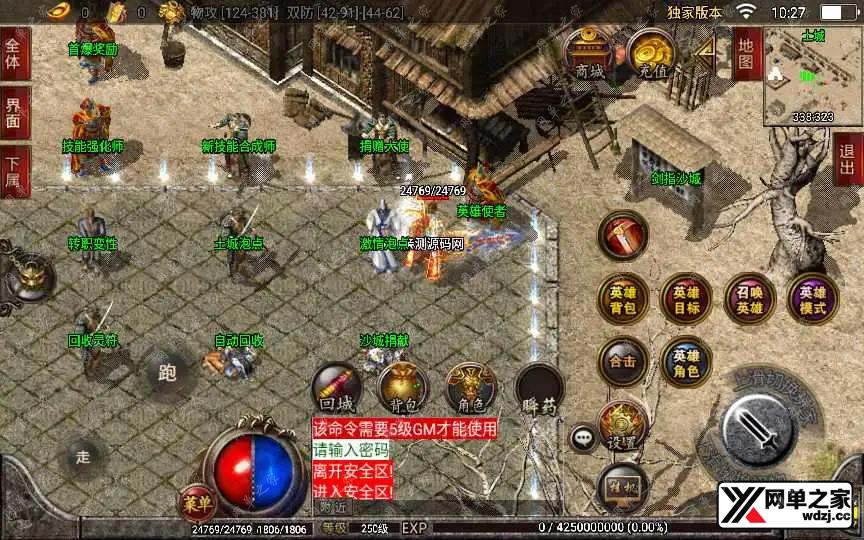The height and width of the screenshot is (540, 864).
Task: Open the 背包 backpack
Action: click(403, 389)
